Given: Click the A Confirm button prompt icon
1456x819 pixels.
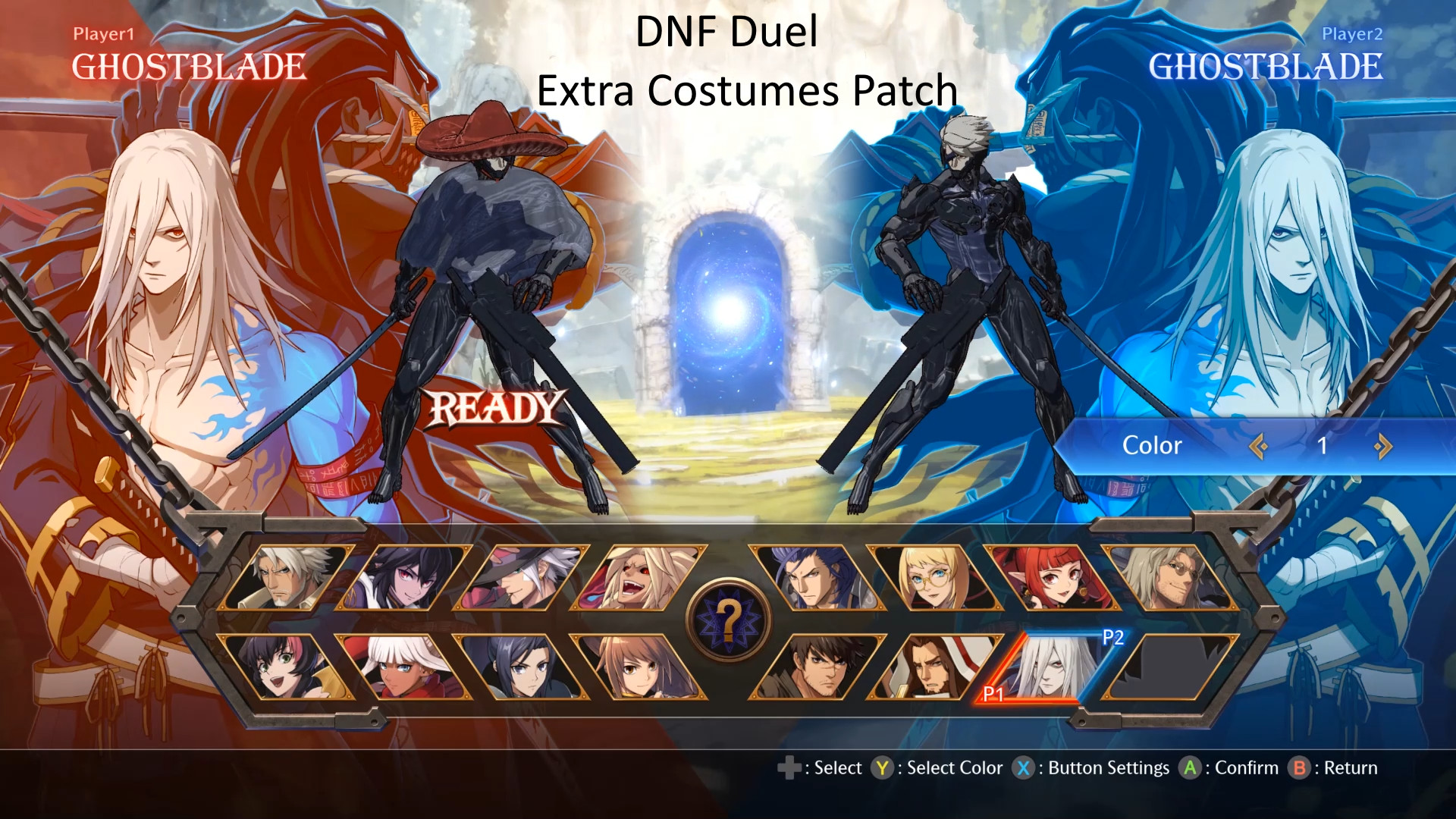Looking at the screenshot, I should pos(1190,767).
